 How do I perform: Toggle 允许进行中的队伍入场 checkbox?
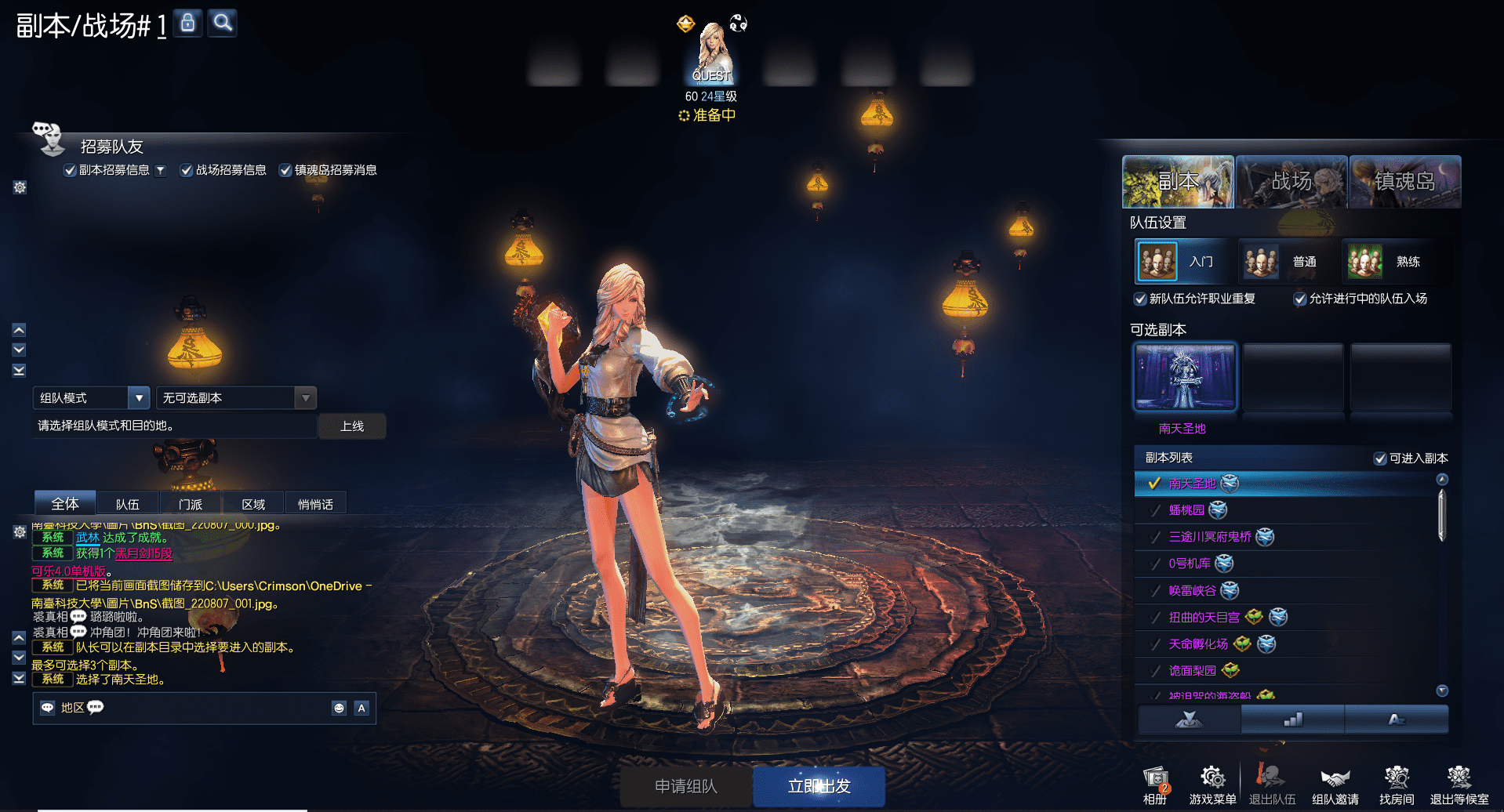pos(1300,299)
